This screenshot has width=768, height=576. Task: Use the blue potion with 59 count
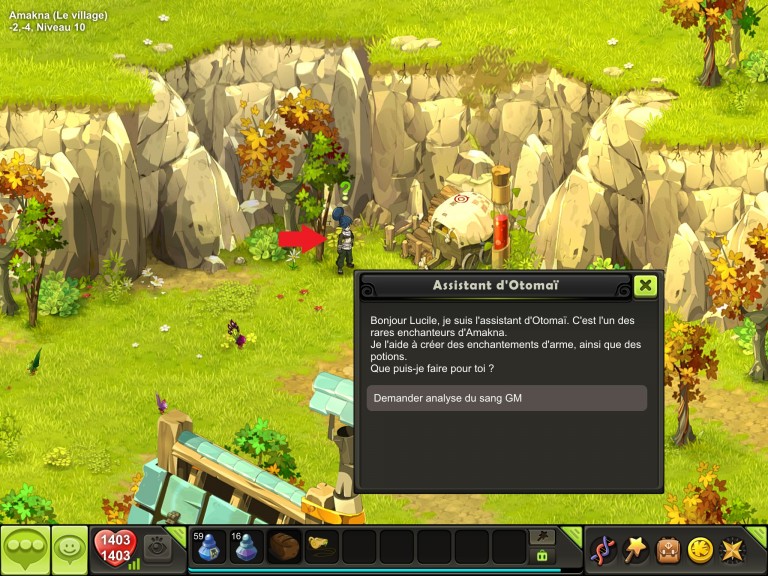pos(207,547)
